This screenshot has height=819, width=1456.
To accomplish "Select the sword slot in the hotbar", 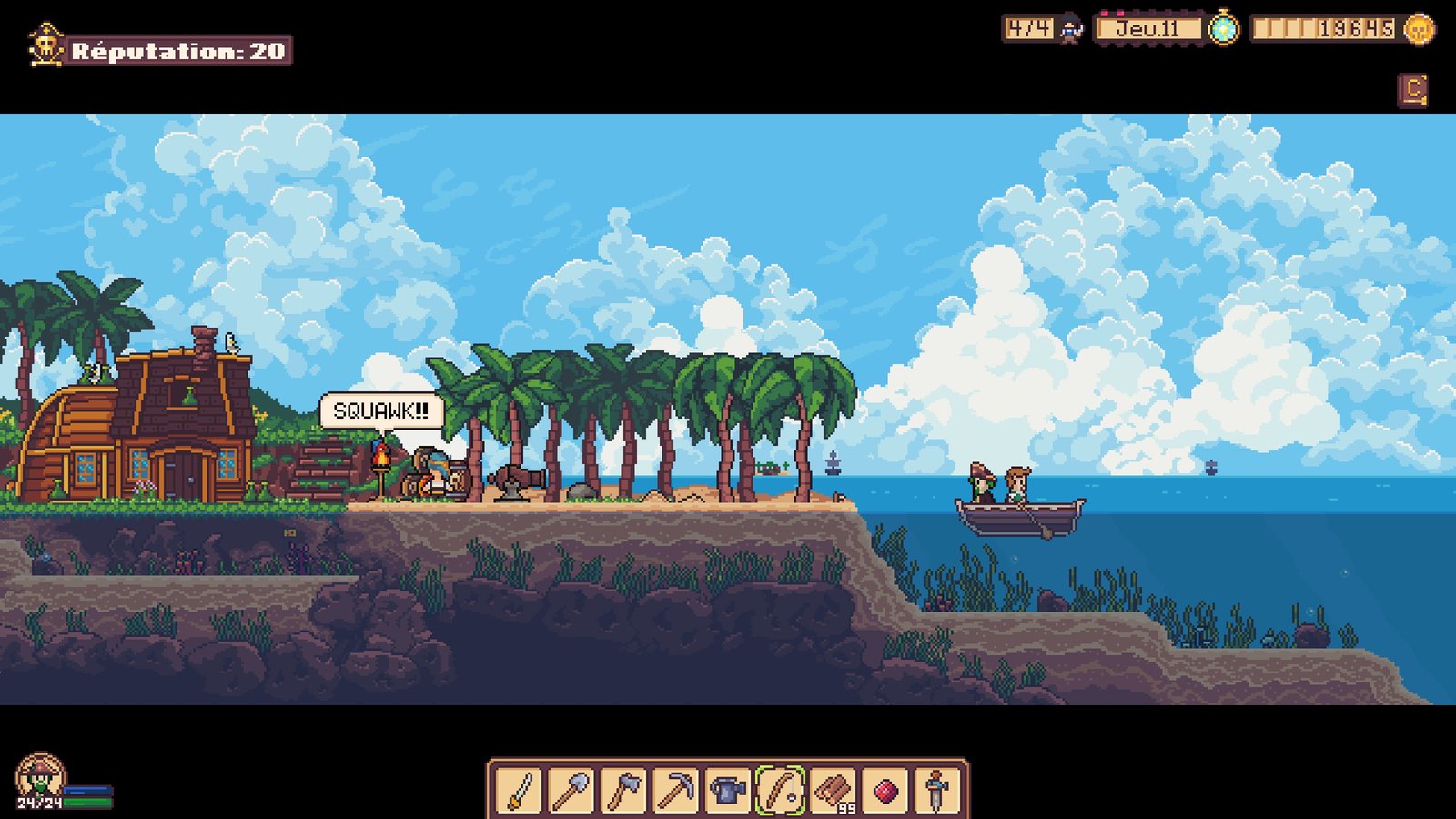I will [x=519, y=790].
